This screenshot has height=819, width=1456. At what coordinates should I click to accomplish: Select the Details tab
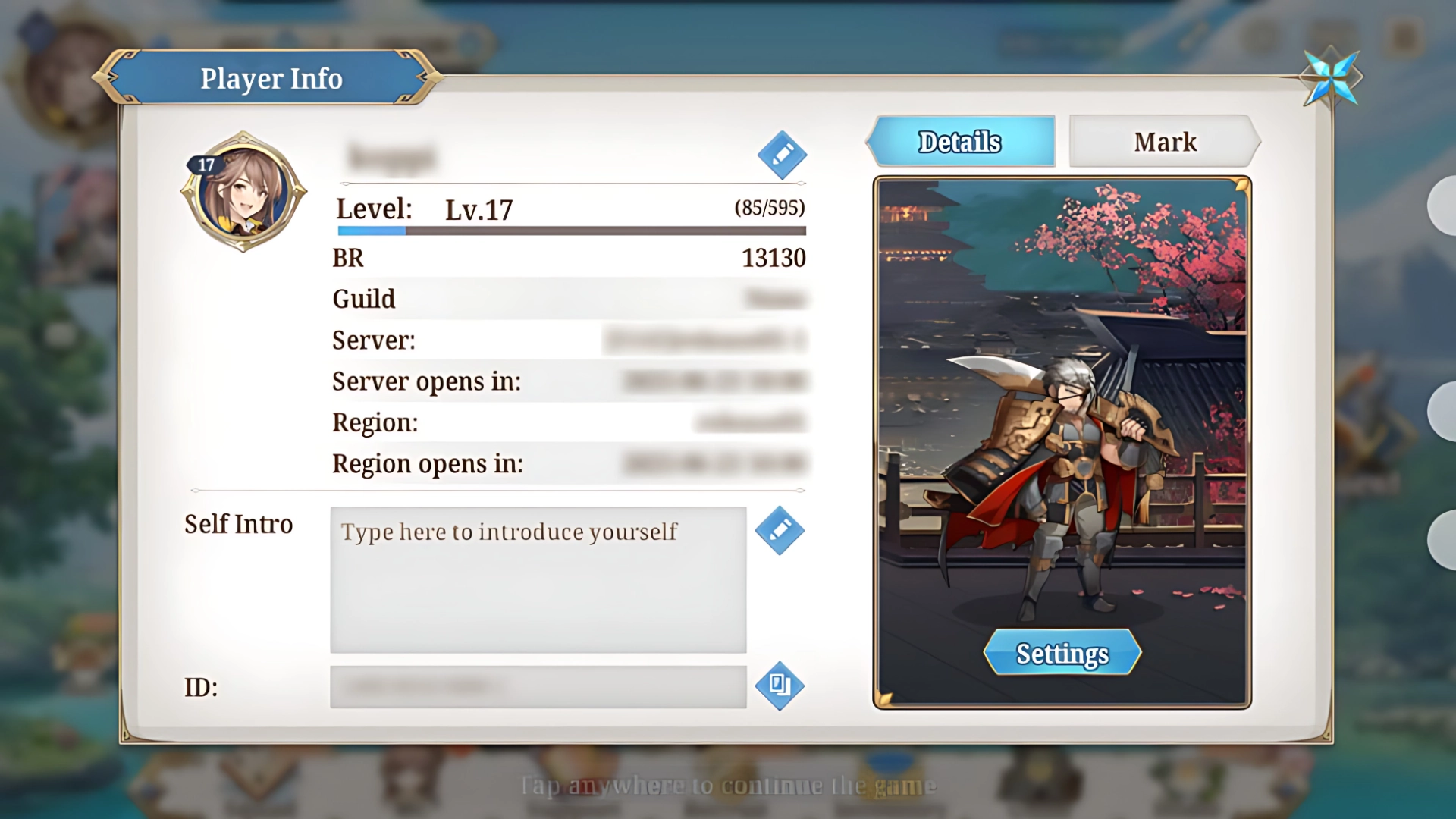point(961,142)
